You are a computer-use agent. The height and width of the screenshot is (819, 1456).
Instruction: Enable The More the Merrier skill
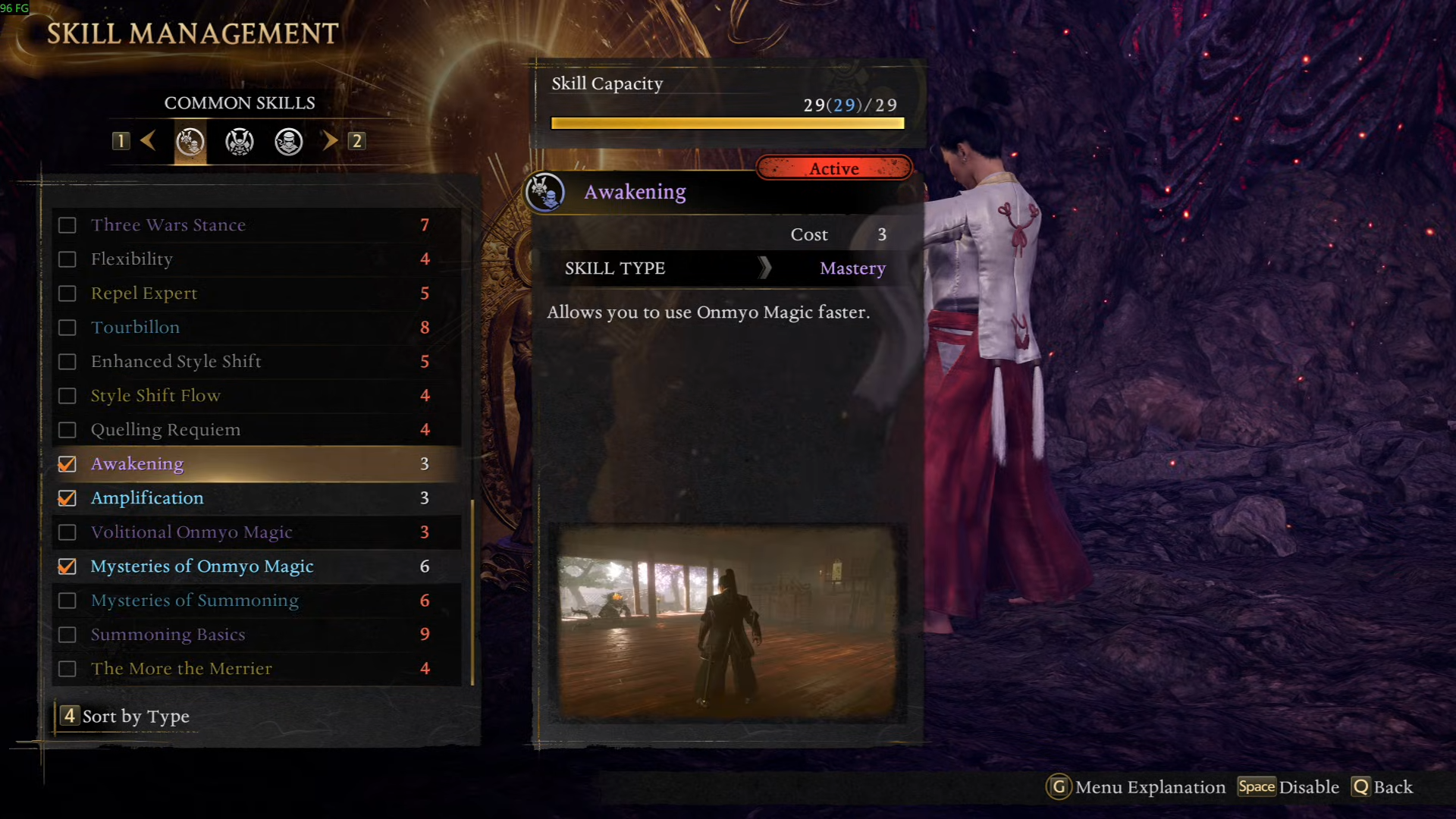tap(67, 669)
